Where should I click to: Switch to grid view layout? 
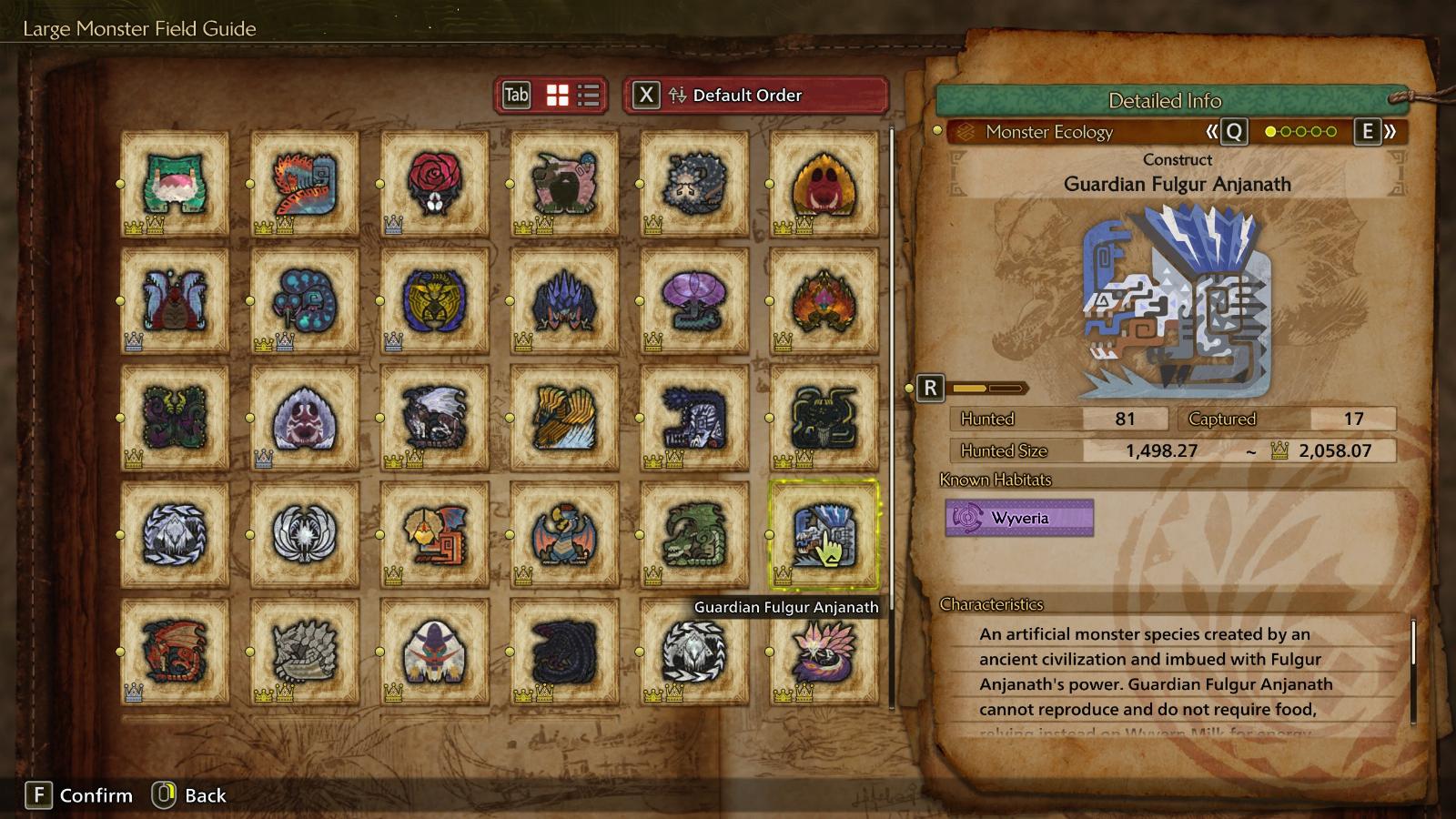pyautogui.click(x=557, y=96)
